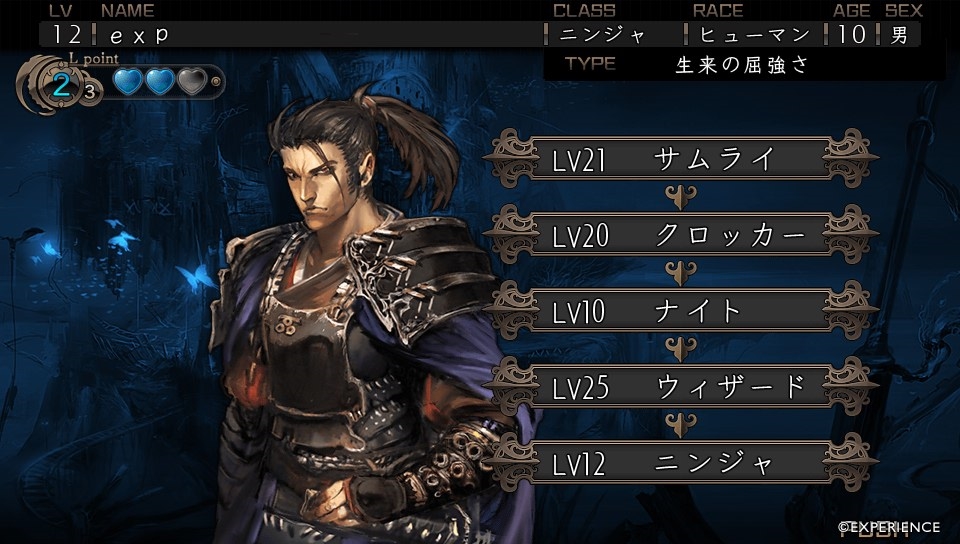
Task: Select the LV25 ウィザード class entry
Action: (x=680, y=387)
